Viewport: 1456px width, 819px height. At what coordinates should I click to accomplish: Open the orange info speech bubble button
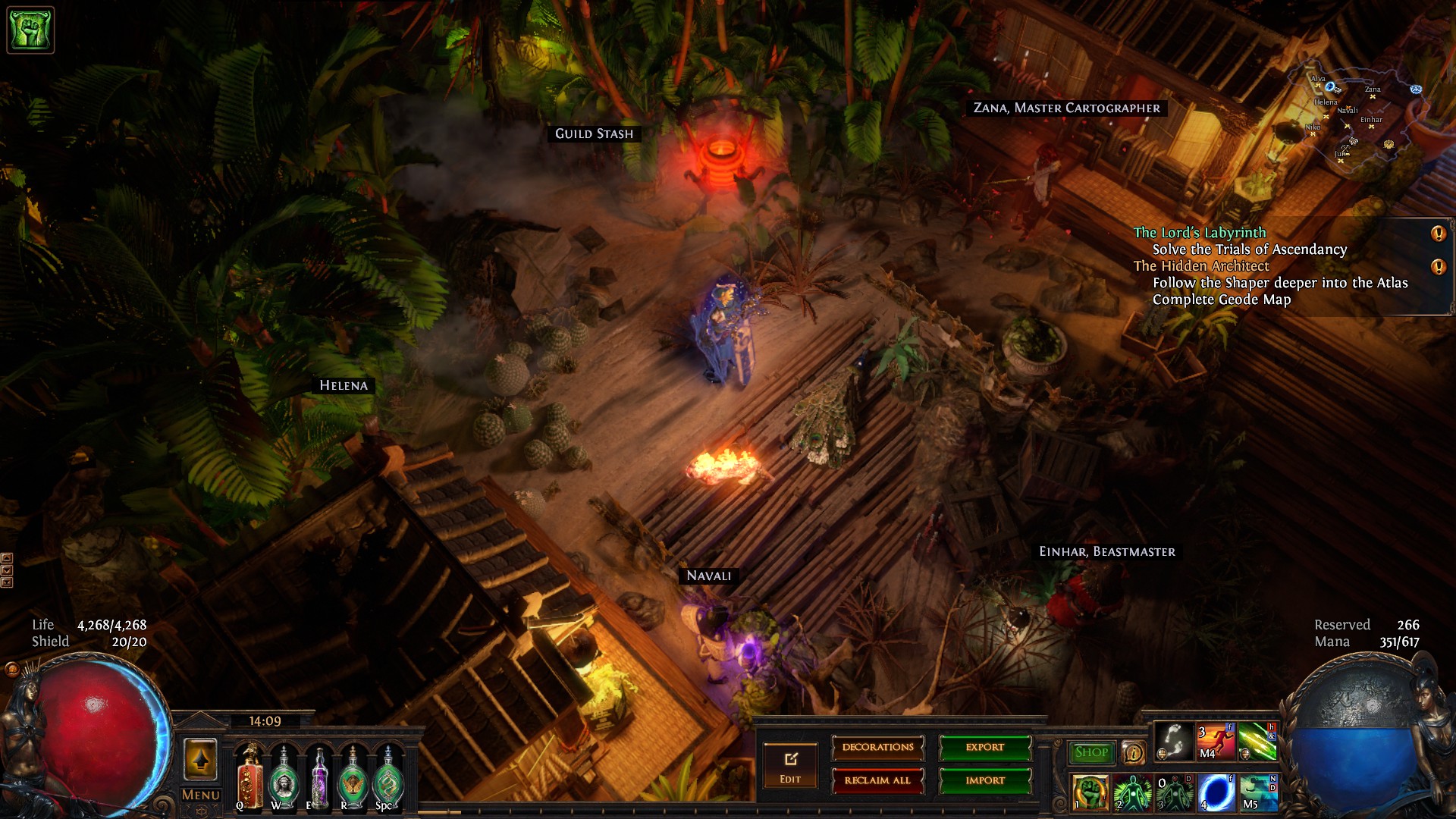click(x=1133, y=753)
